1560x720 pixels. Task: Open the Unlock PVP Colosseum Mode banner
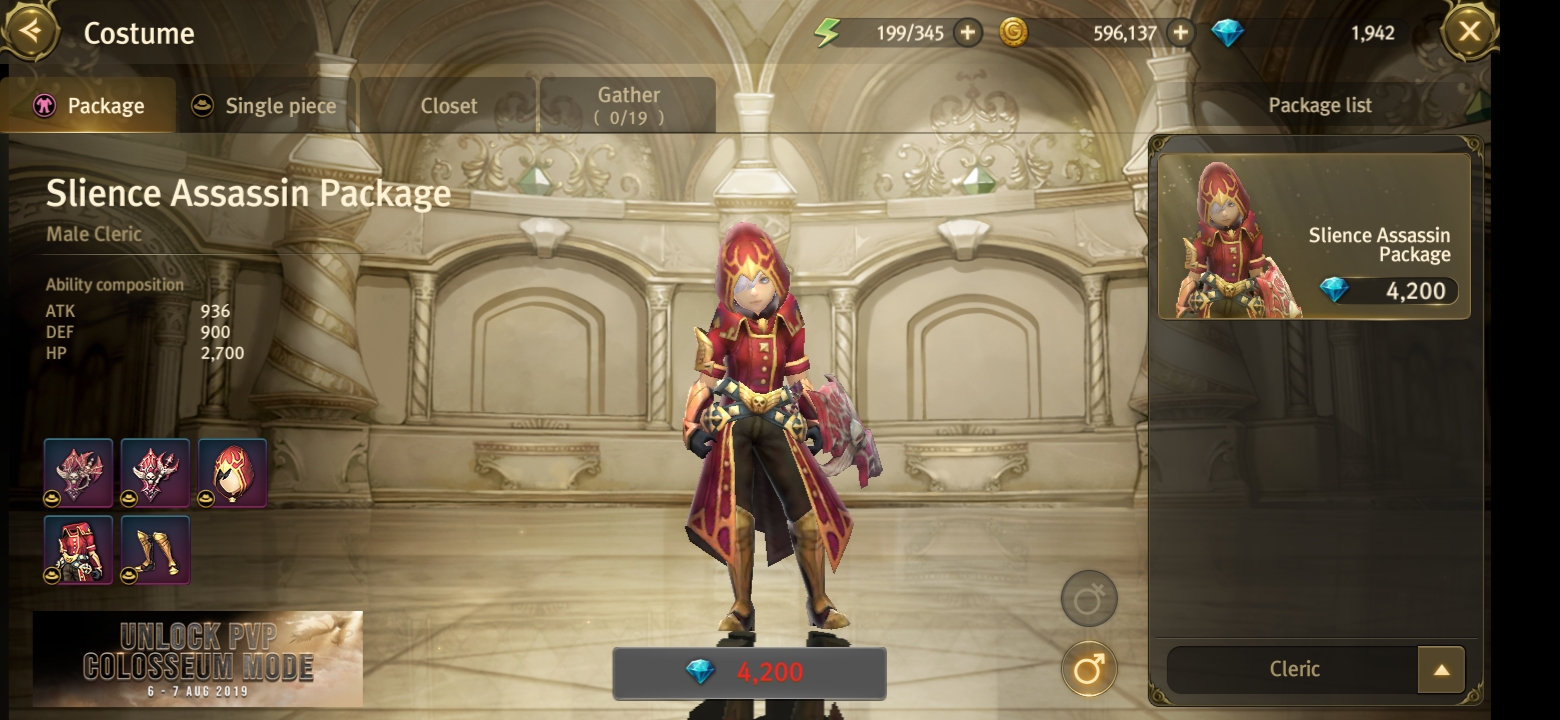click(198, 658)
